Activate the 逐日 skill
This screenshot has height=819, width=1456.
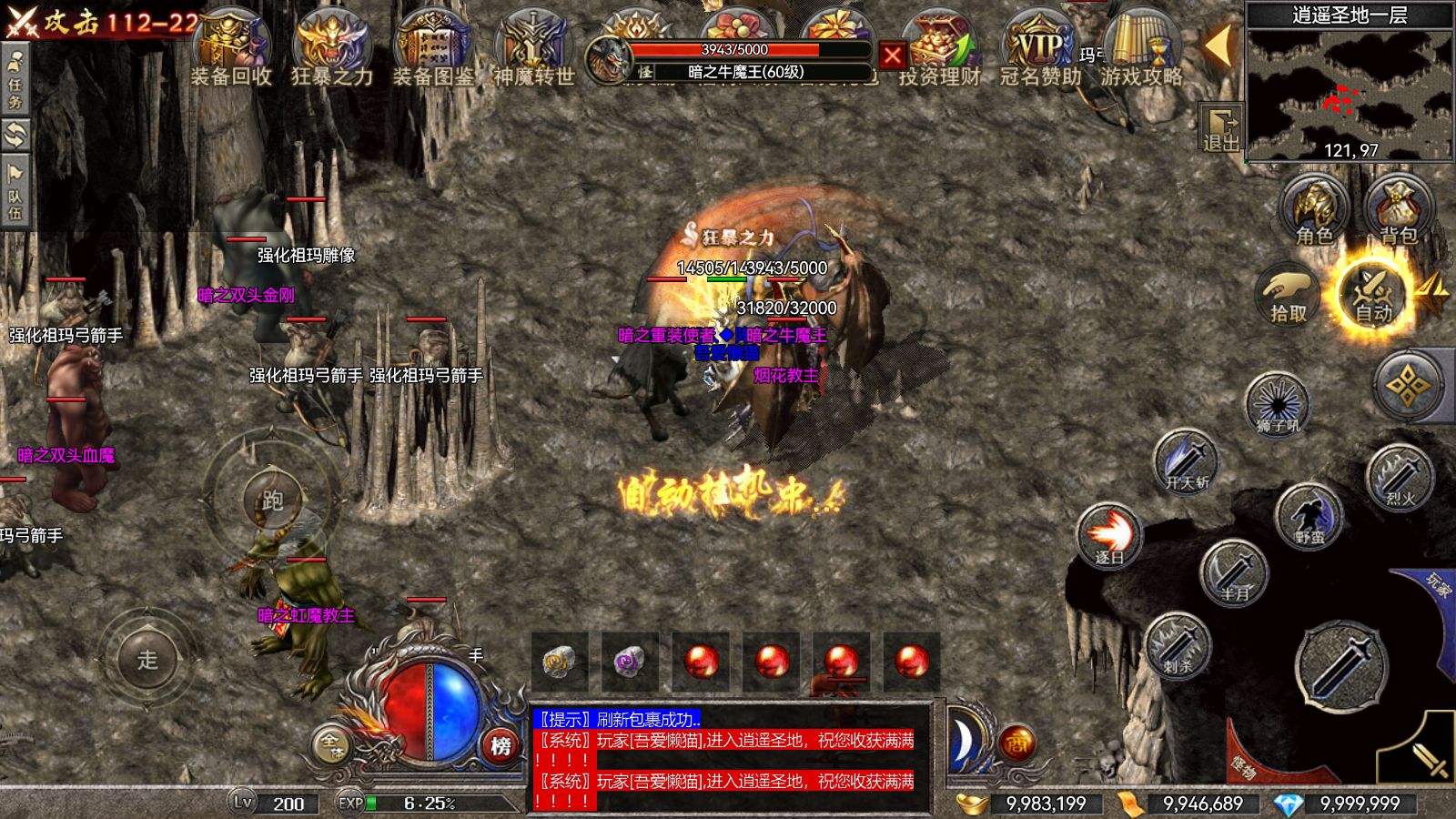pos(1108,535)
